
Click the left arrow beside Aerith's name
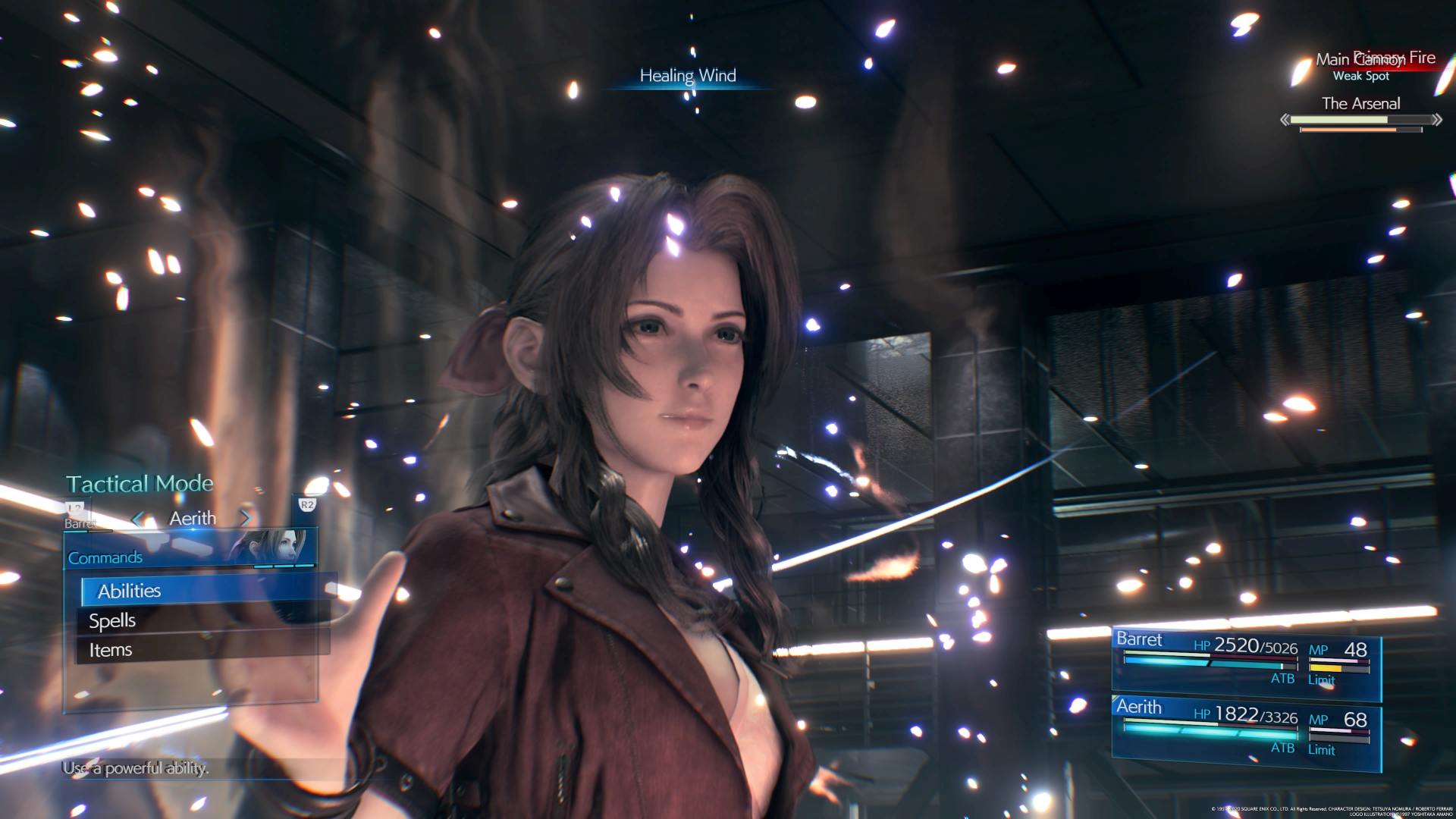click(137, 519)
